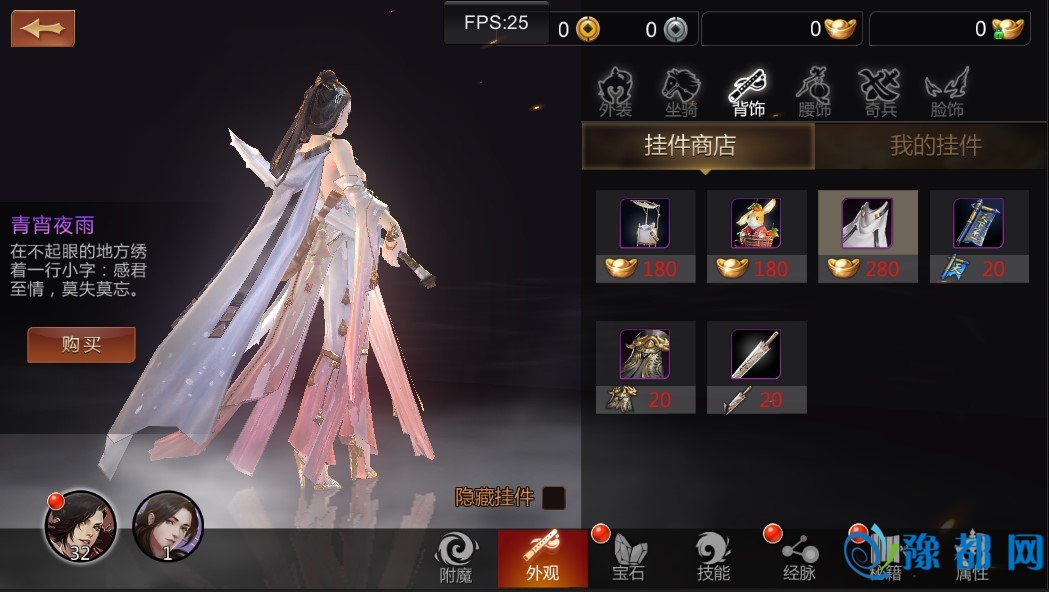Open the 我的挂件 tab

(x=935, y=146)
